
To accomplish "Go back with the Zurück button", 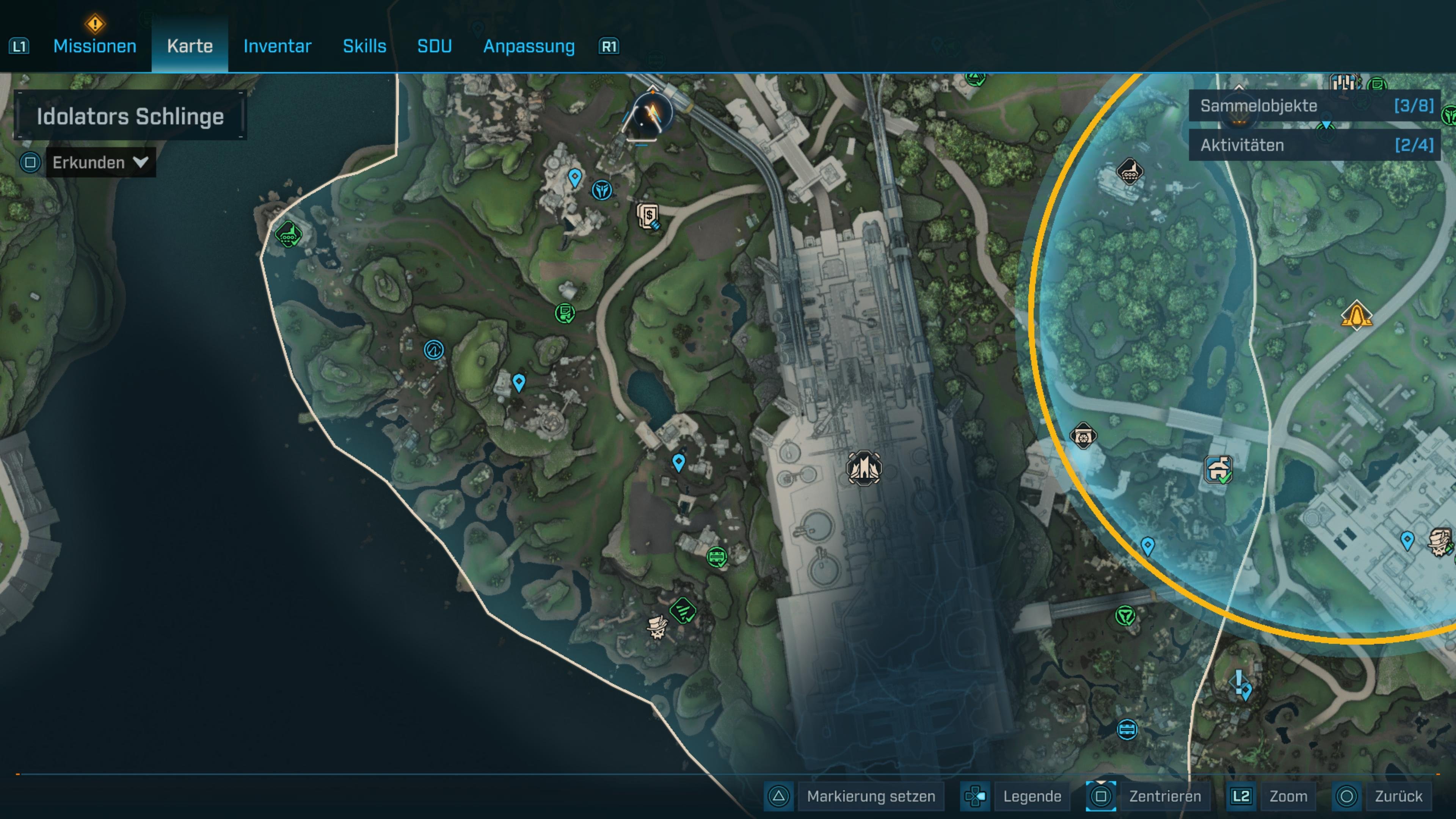I will click(1398, 796).
